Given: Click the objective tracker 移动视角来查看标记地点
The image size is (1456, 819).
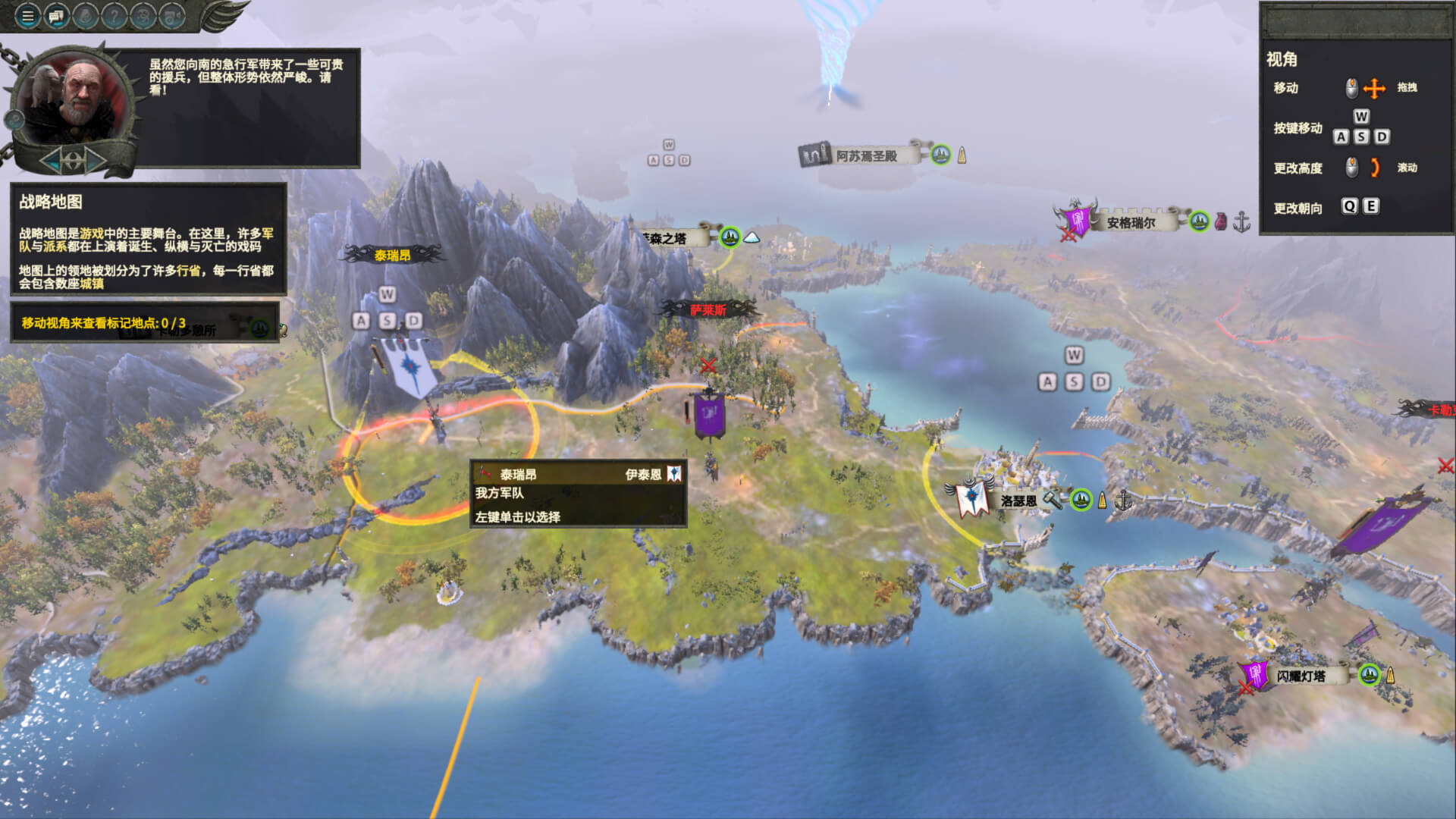Looking at the screenshot, I should click(104, 323).
